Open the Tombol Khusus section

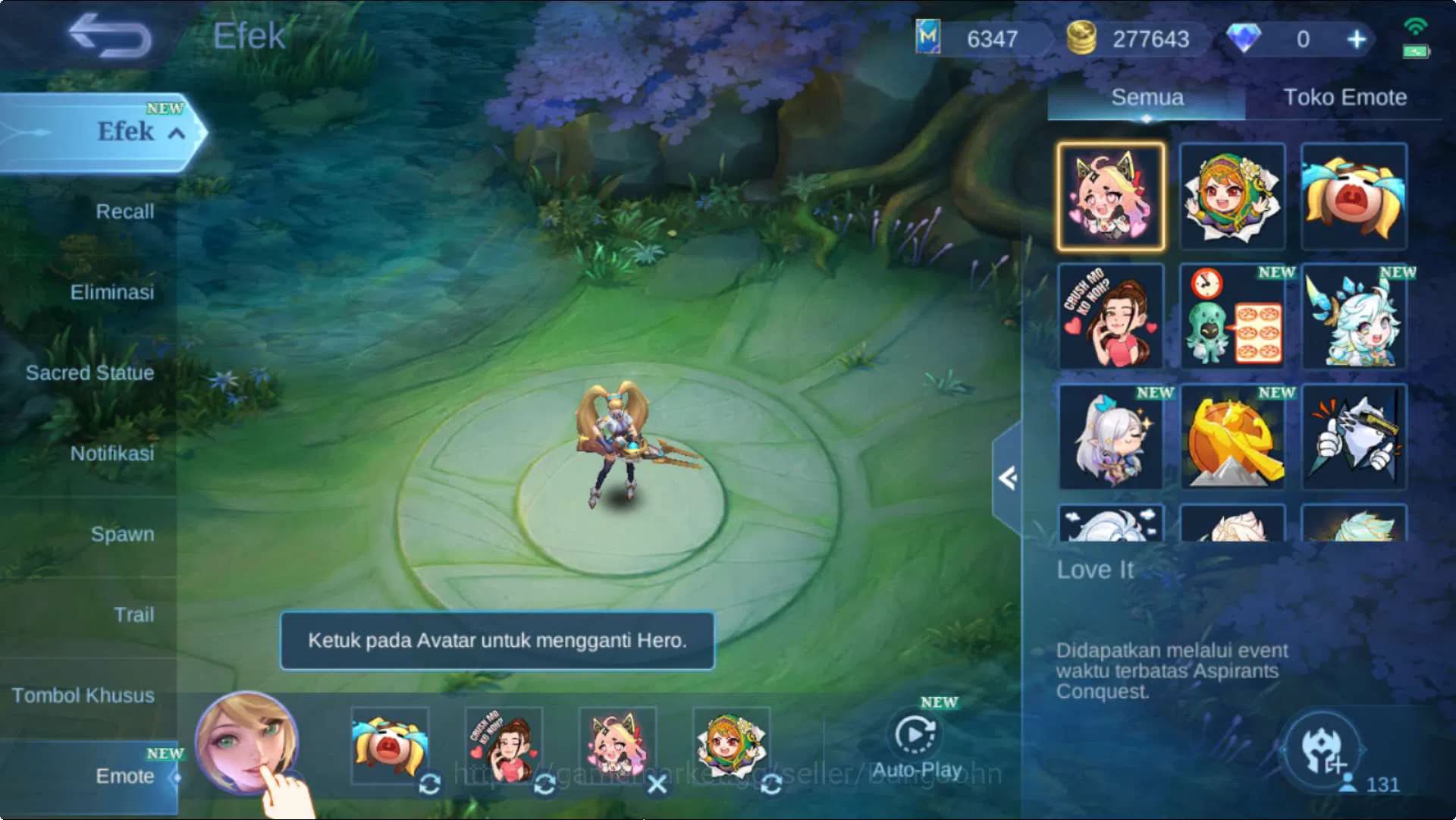click(x=85, y=695)
